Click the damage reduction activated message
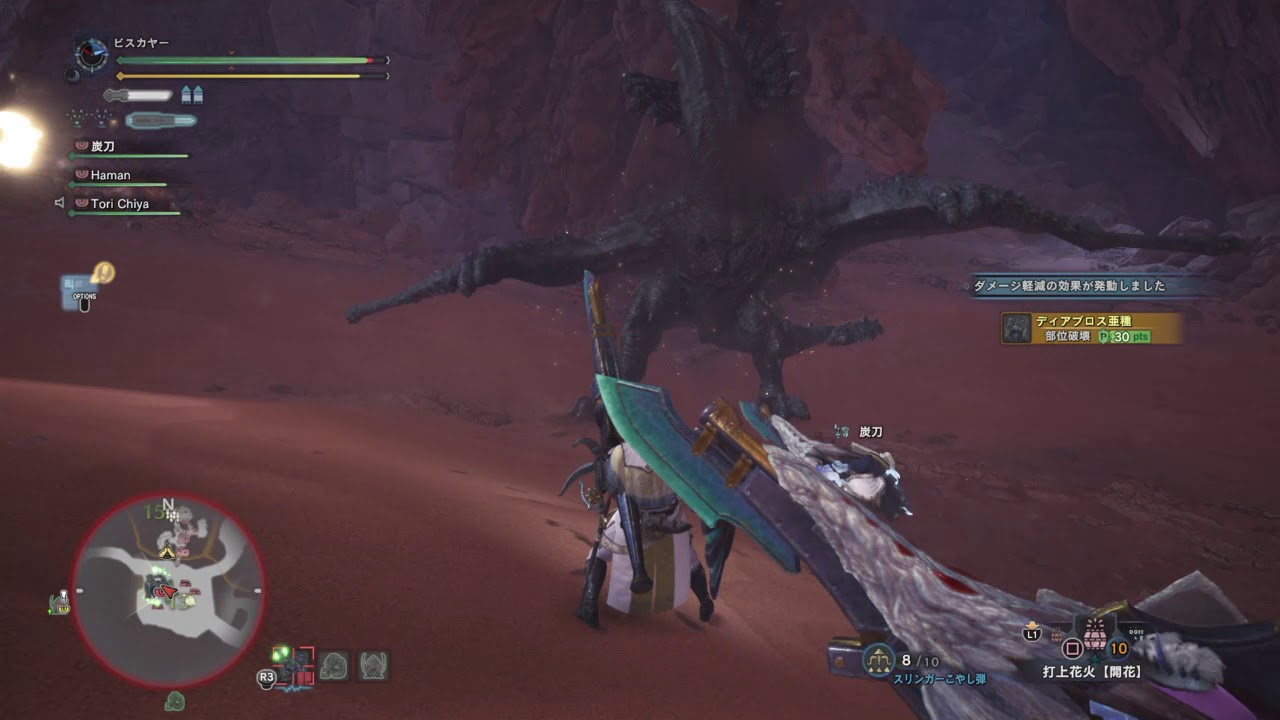1280x720 pixels. pos(1069,286)
